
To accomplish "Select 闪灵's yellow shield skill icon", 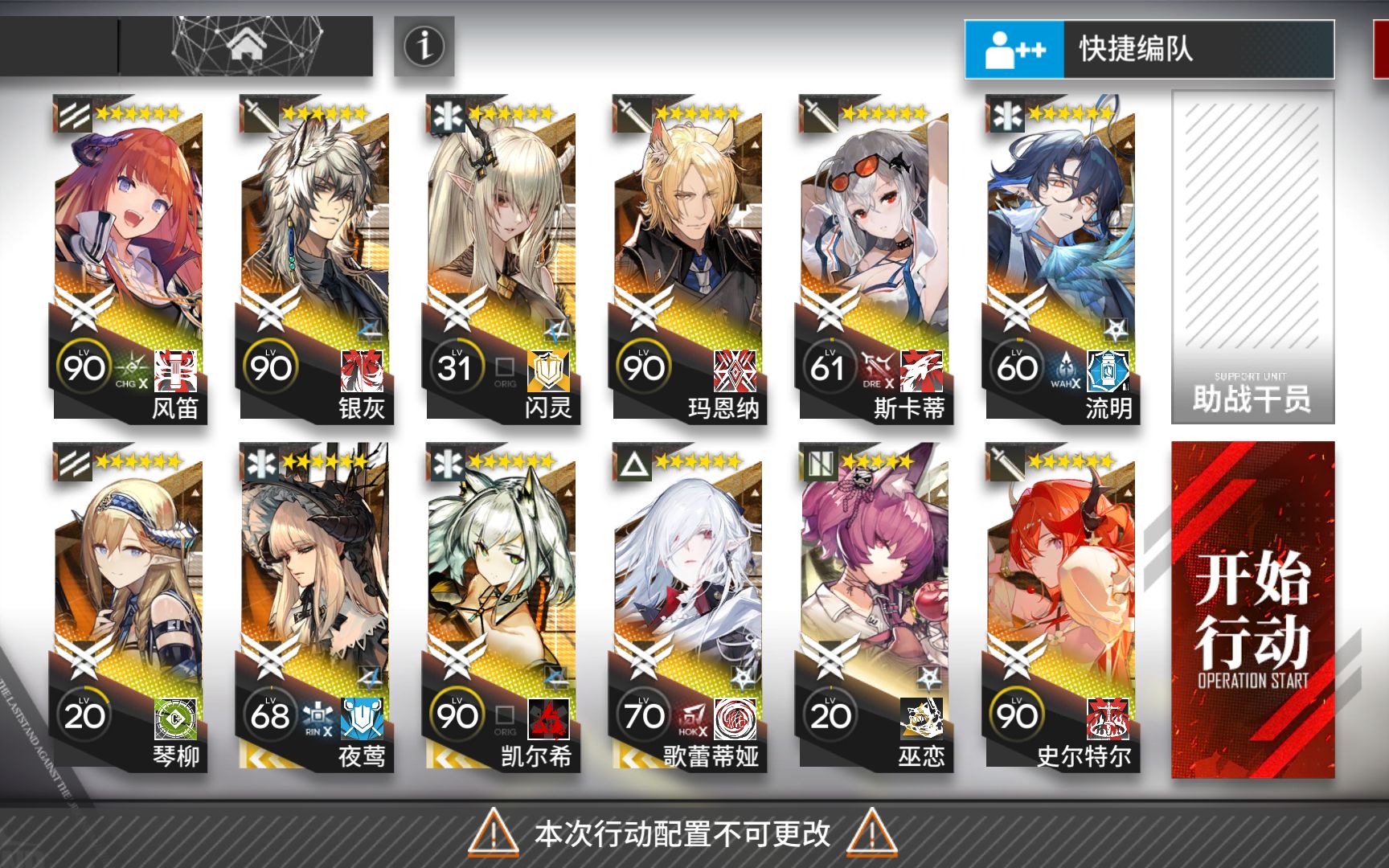I will point(547,371).
